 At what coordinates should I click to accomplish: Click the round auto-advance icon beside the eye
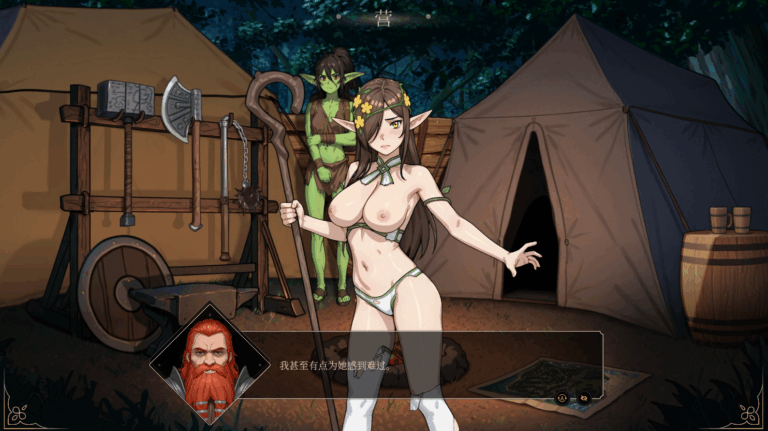tap(562, 397)
